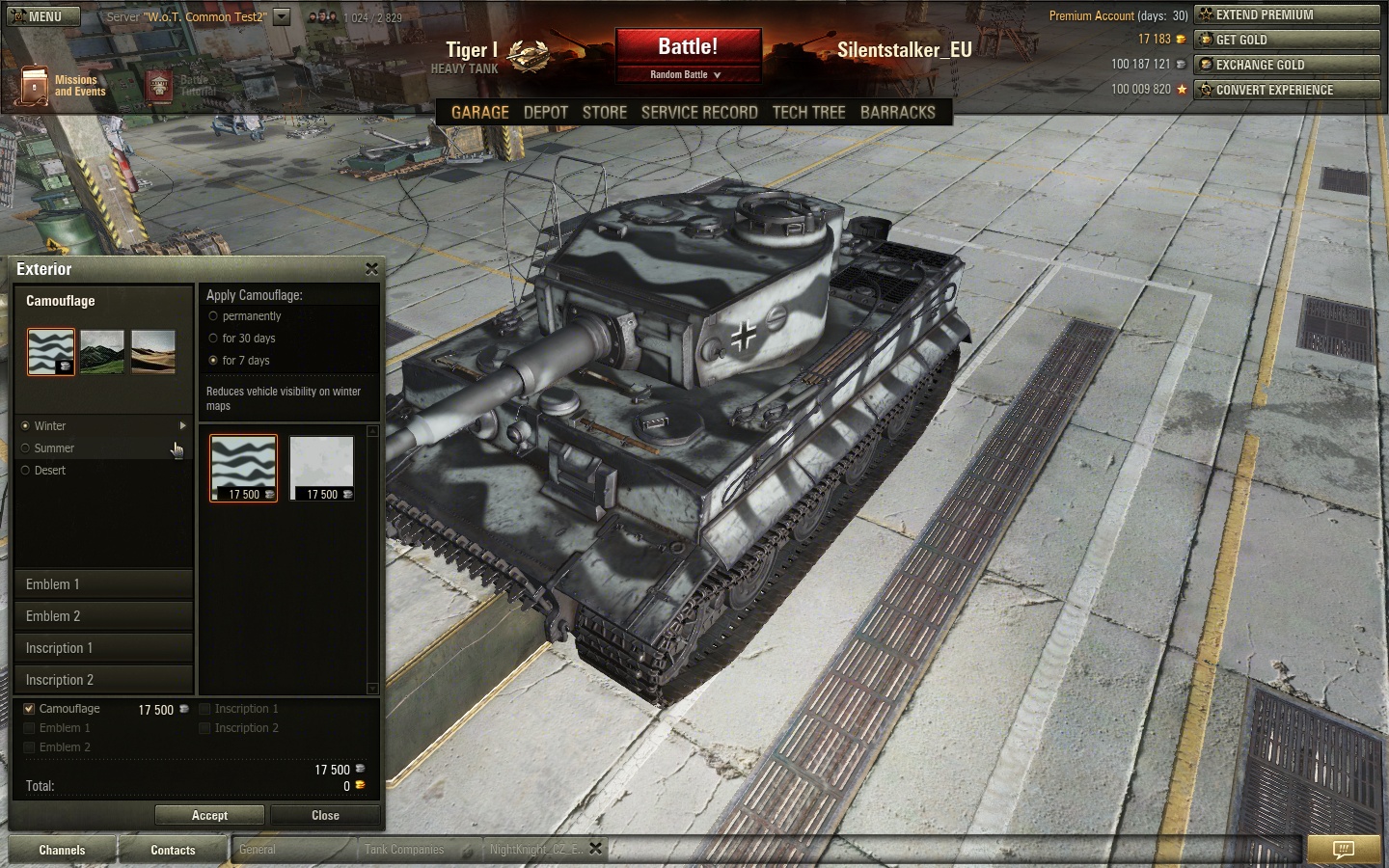
Task: Close the Exterior panel with X
Action: [371, 269]
